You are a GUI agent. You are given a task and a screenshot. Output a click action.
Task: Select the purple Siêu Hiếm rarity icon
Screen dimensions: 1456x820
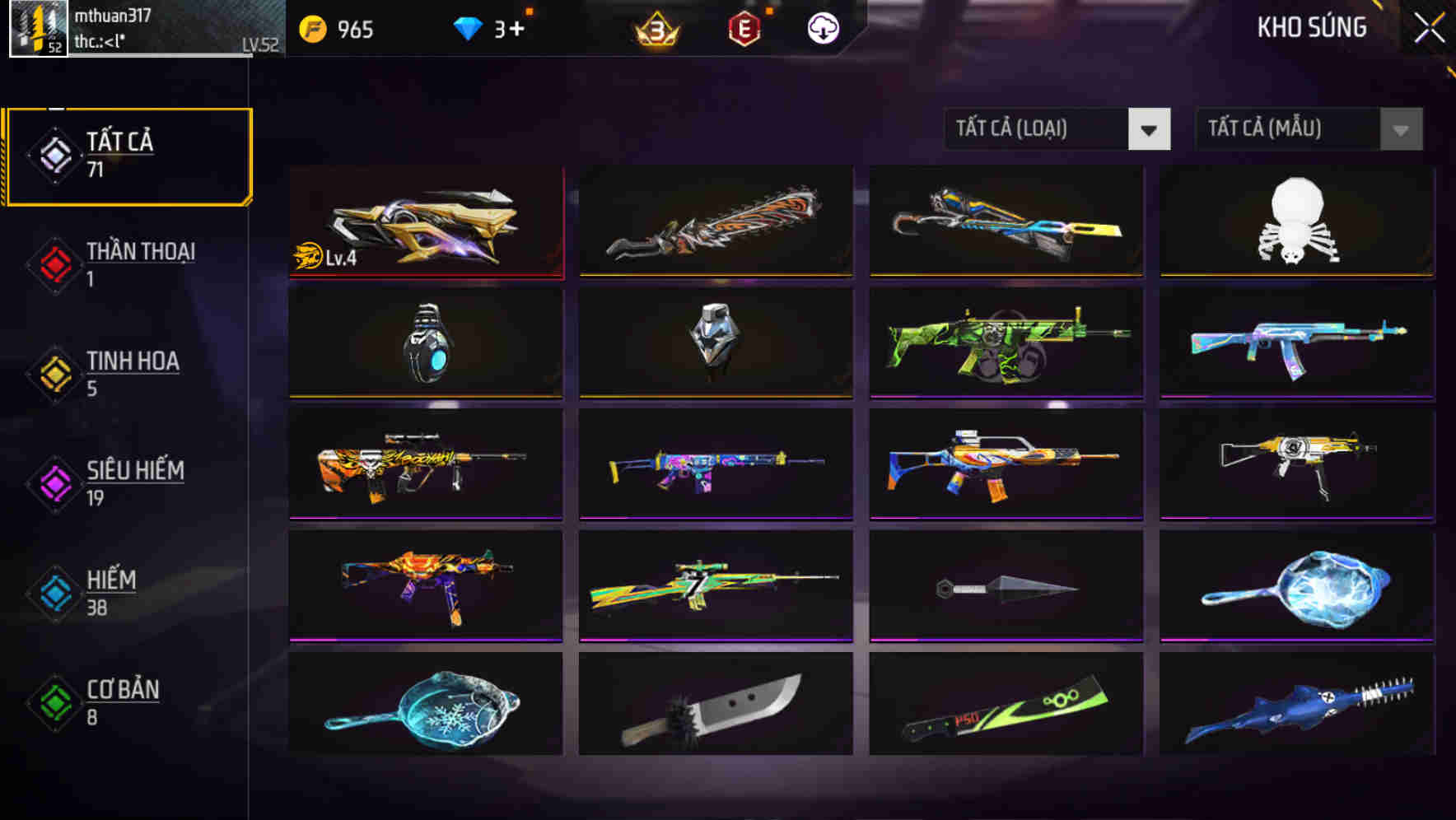[x=53, y=482]
